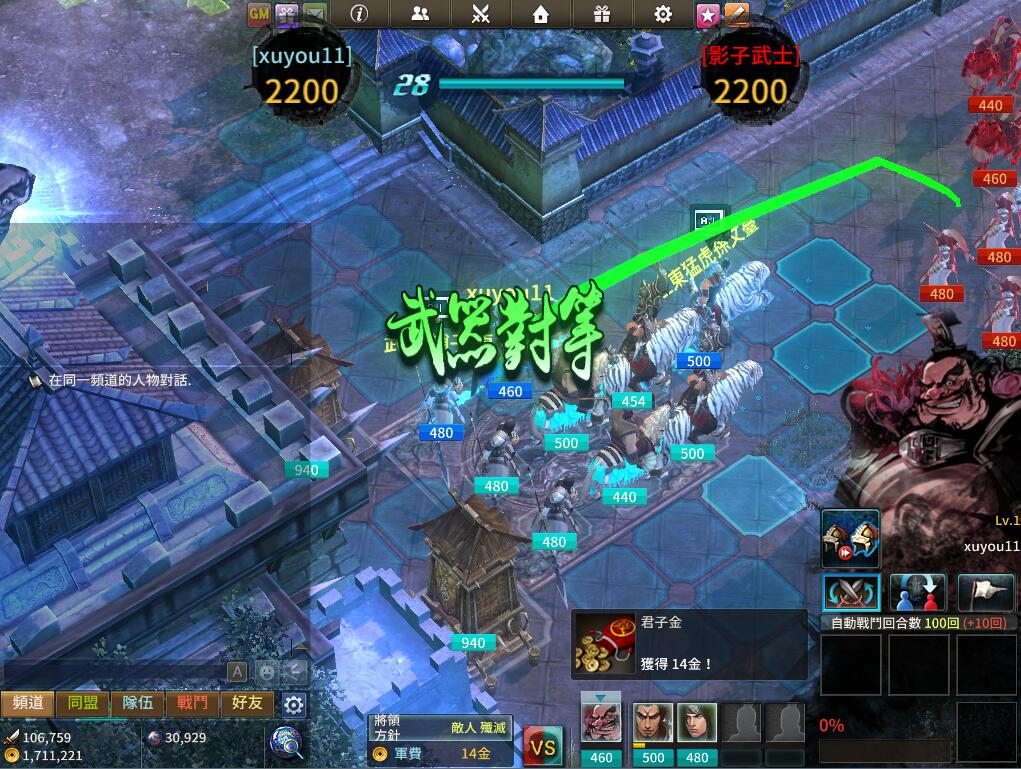Open the gear settings menu
The height and width of the screenshot is (769, 1021).
(x=662, y=14)
